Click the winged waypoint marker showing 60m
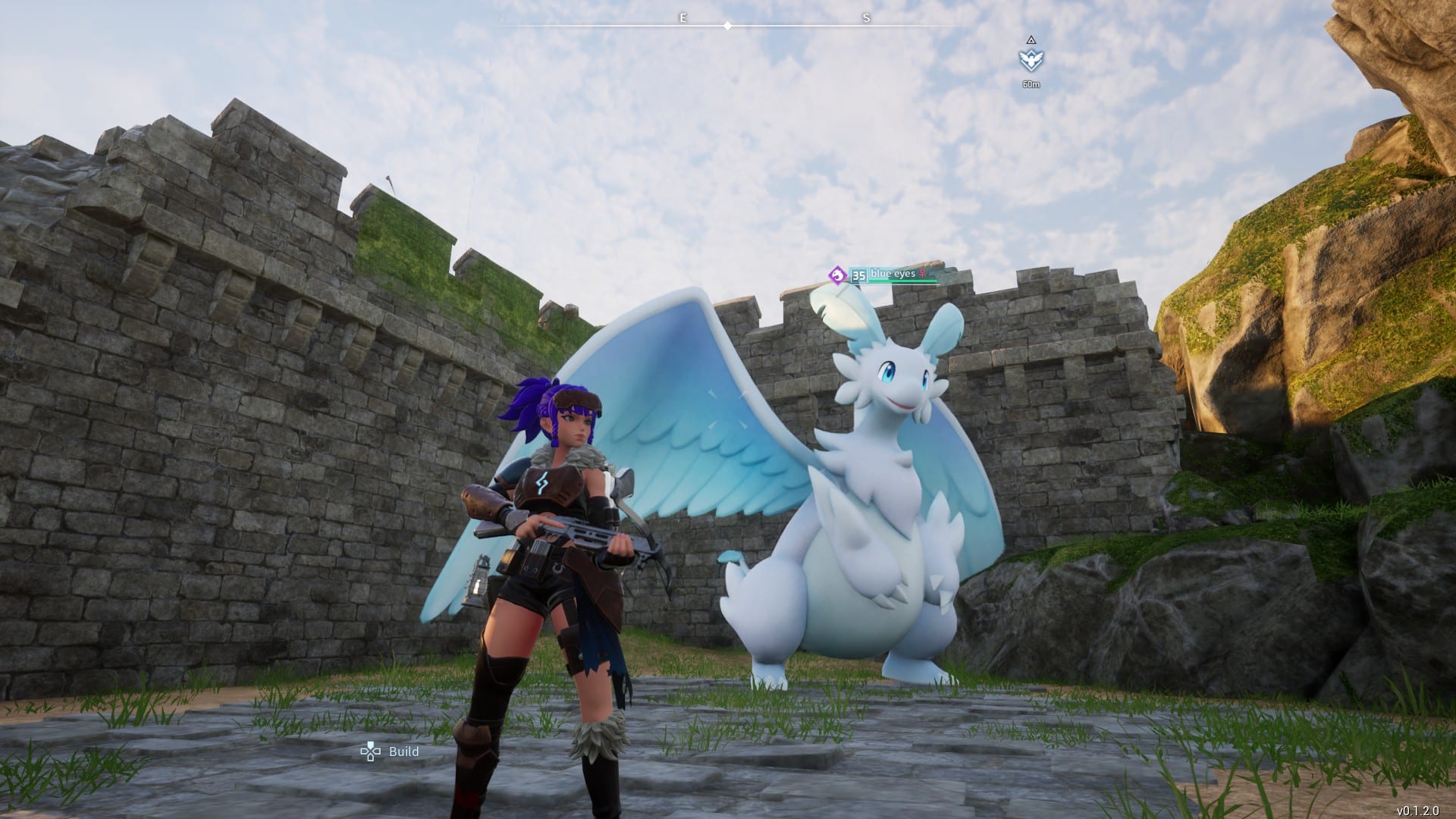The height and width of the screenshot is (819, 1456). (1030, 60)
